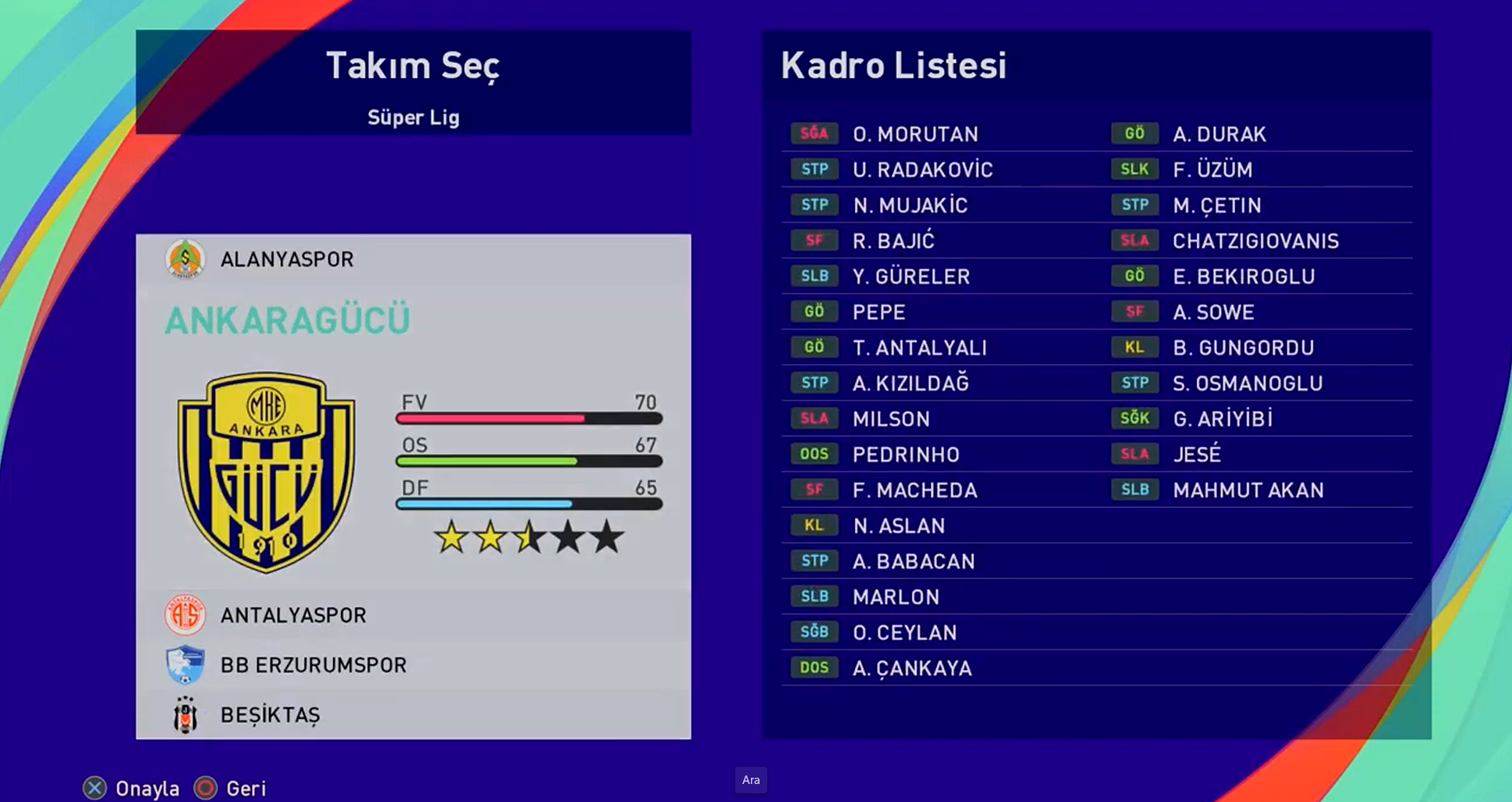
Task: Select the Pepe squad row
Action: tap(879, 312)
